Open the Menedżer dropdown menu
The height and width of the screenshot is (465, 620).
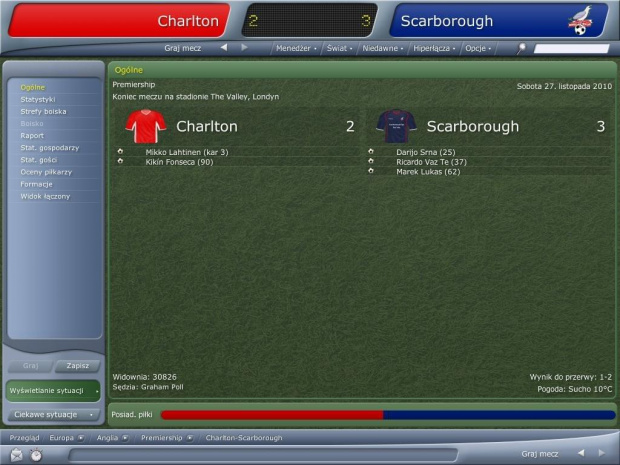pos(296,47)
